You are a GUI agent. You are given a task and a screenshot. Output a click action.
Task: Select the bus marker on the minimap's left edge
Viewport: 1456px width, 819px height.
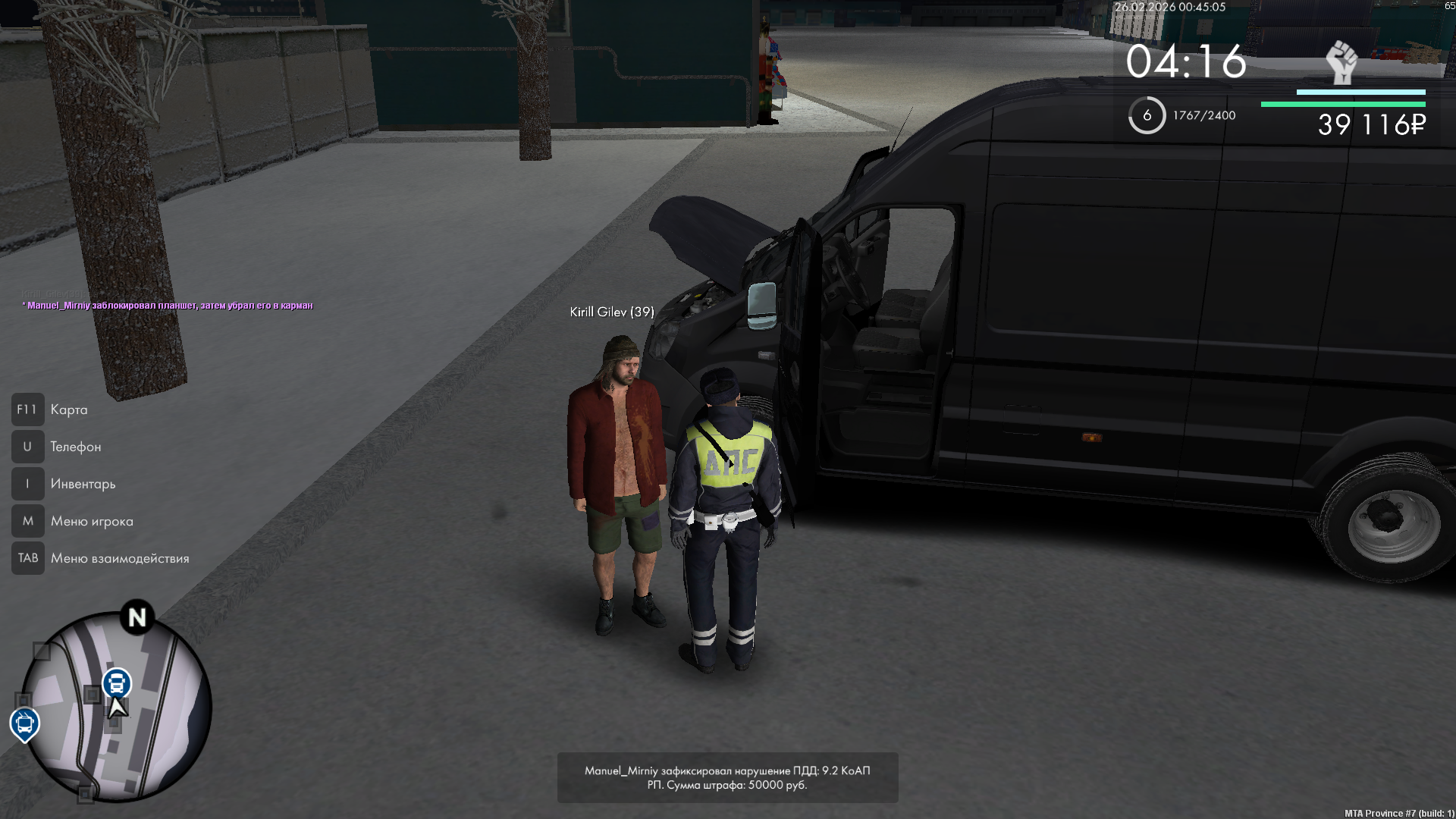(24, 723)
